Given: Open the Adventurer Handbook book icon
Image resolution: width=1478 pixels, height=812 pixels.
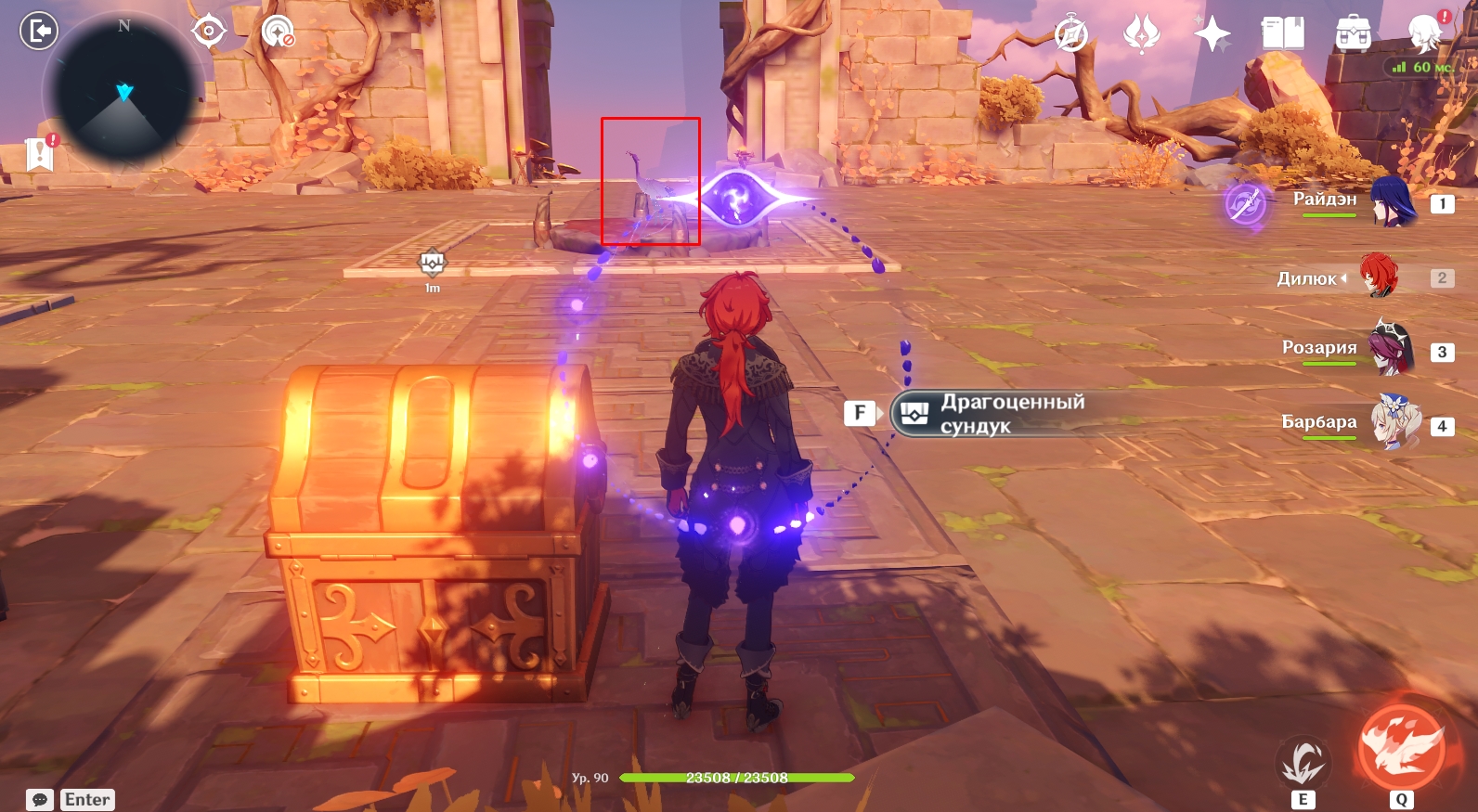Looking at the screenshot, I should point(1282,34).
